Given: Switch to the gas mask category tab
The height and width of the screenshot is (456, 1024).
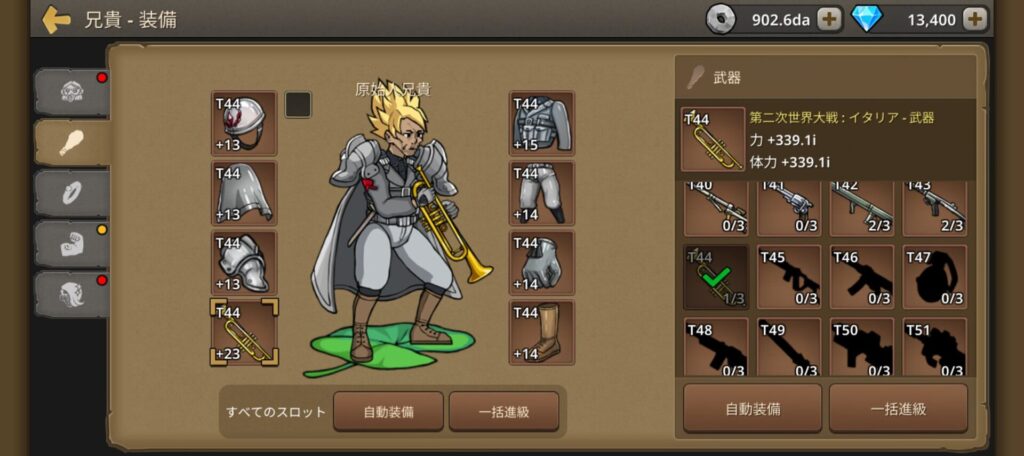Looking at the screenshot, I should [x=72, y=92].
